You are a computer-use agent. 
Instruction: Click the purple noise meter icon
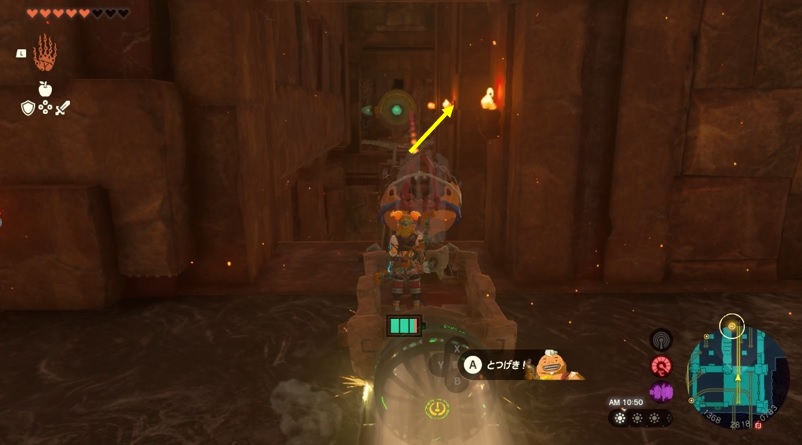[x=661, y=392]
